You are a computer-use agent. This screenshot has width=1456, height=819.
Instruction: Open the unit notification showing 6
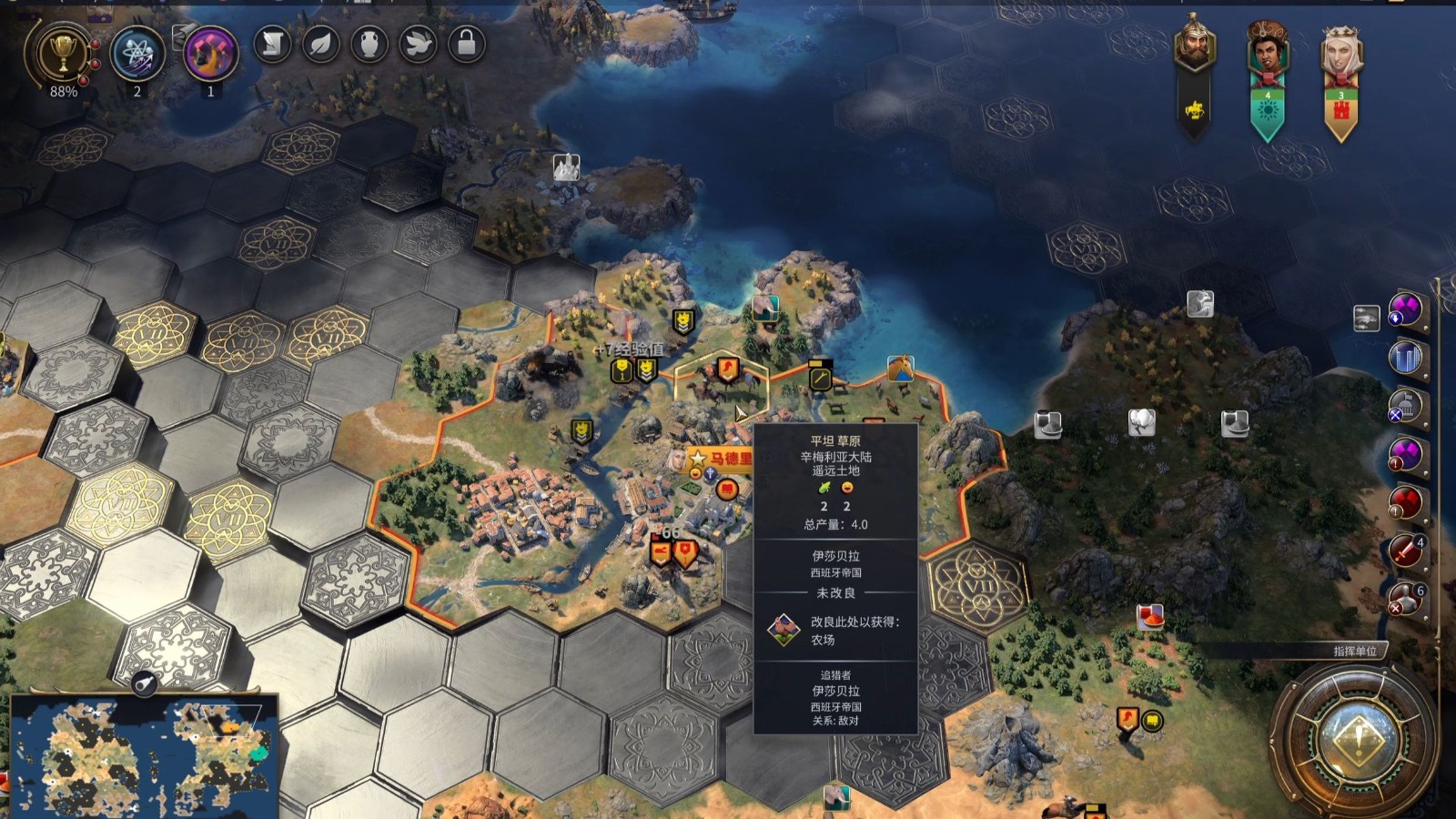point(1406,598)
